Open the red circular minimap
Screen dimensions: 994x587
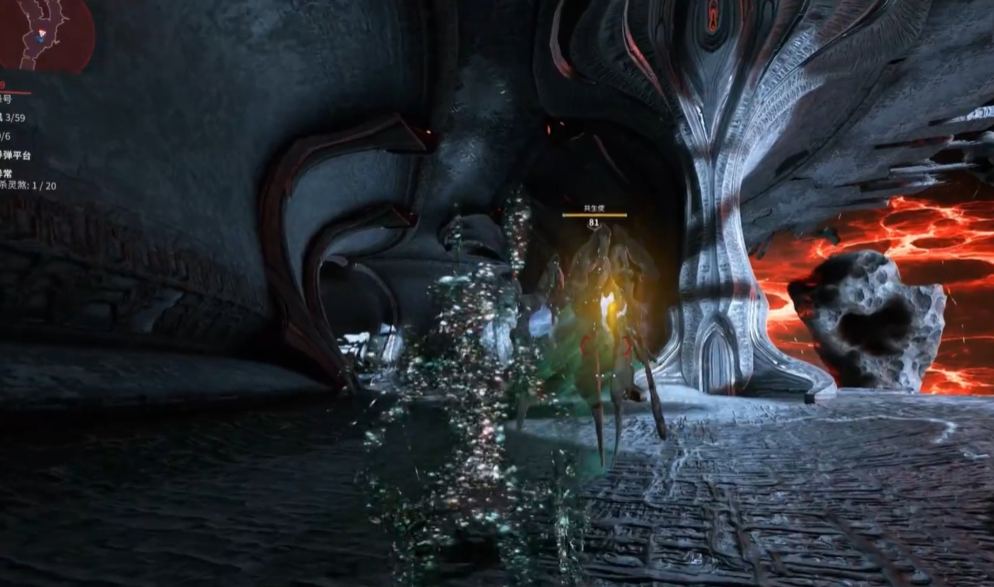(x=44, y=32)
